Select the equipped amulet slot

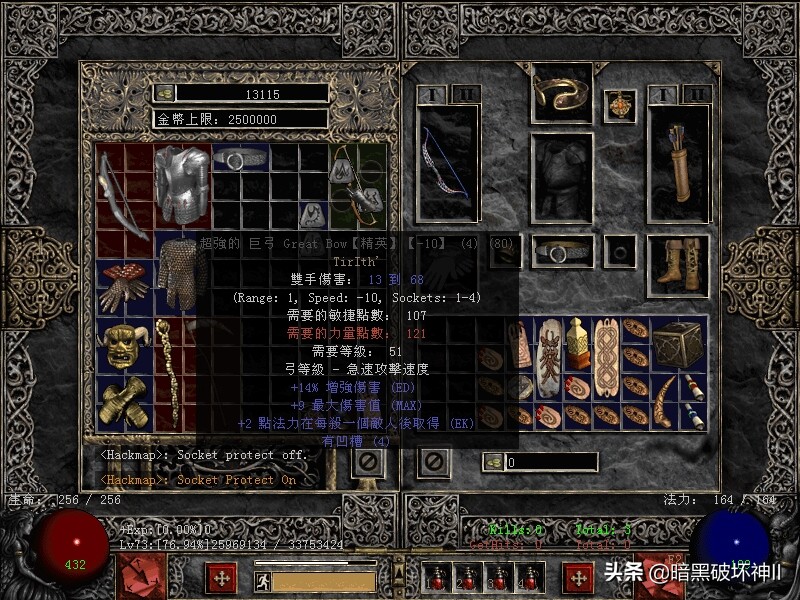coord(624,106)
